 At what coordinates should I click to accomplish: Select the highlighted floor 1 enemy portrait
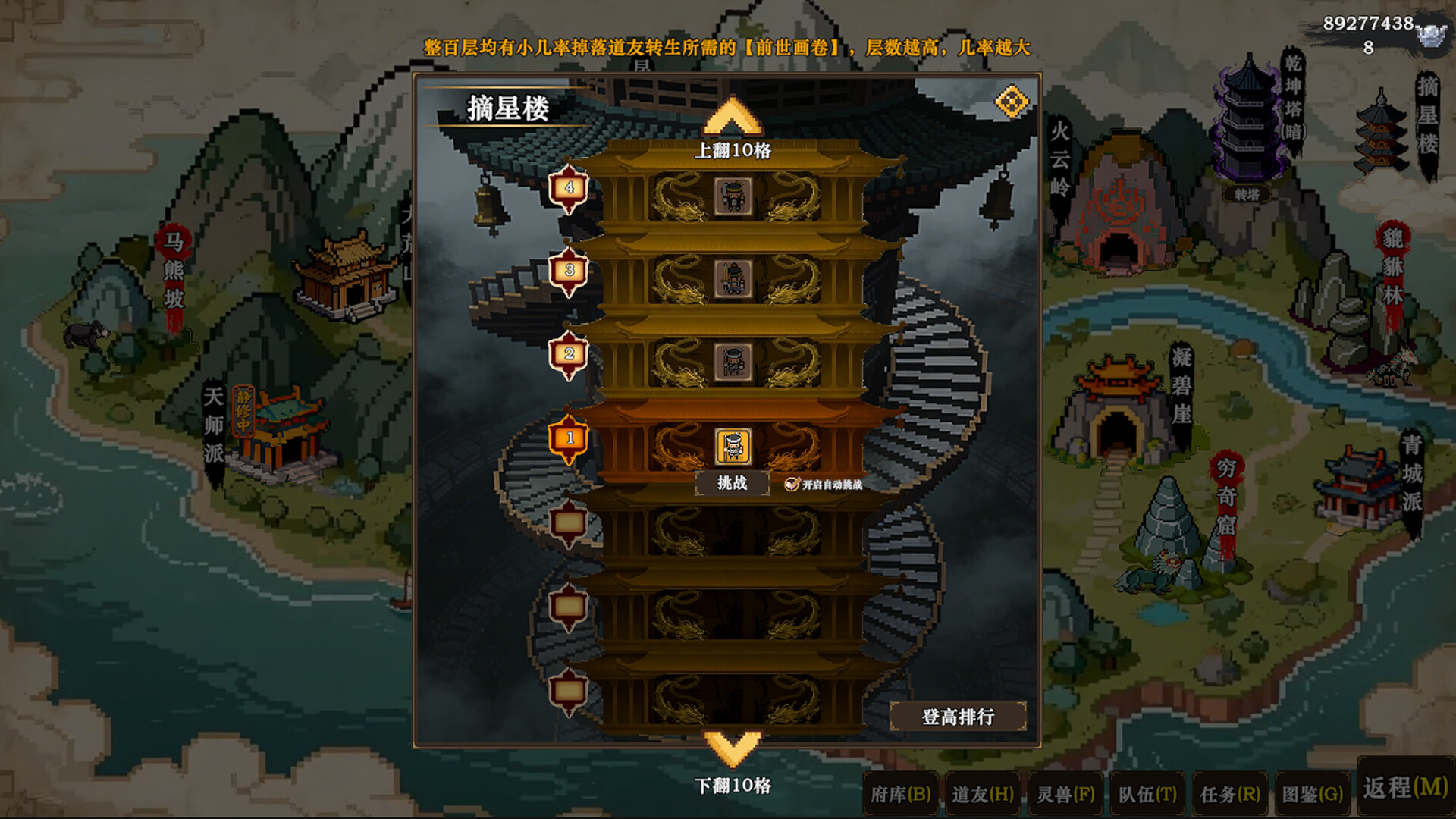[x=733, y=447]
